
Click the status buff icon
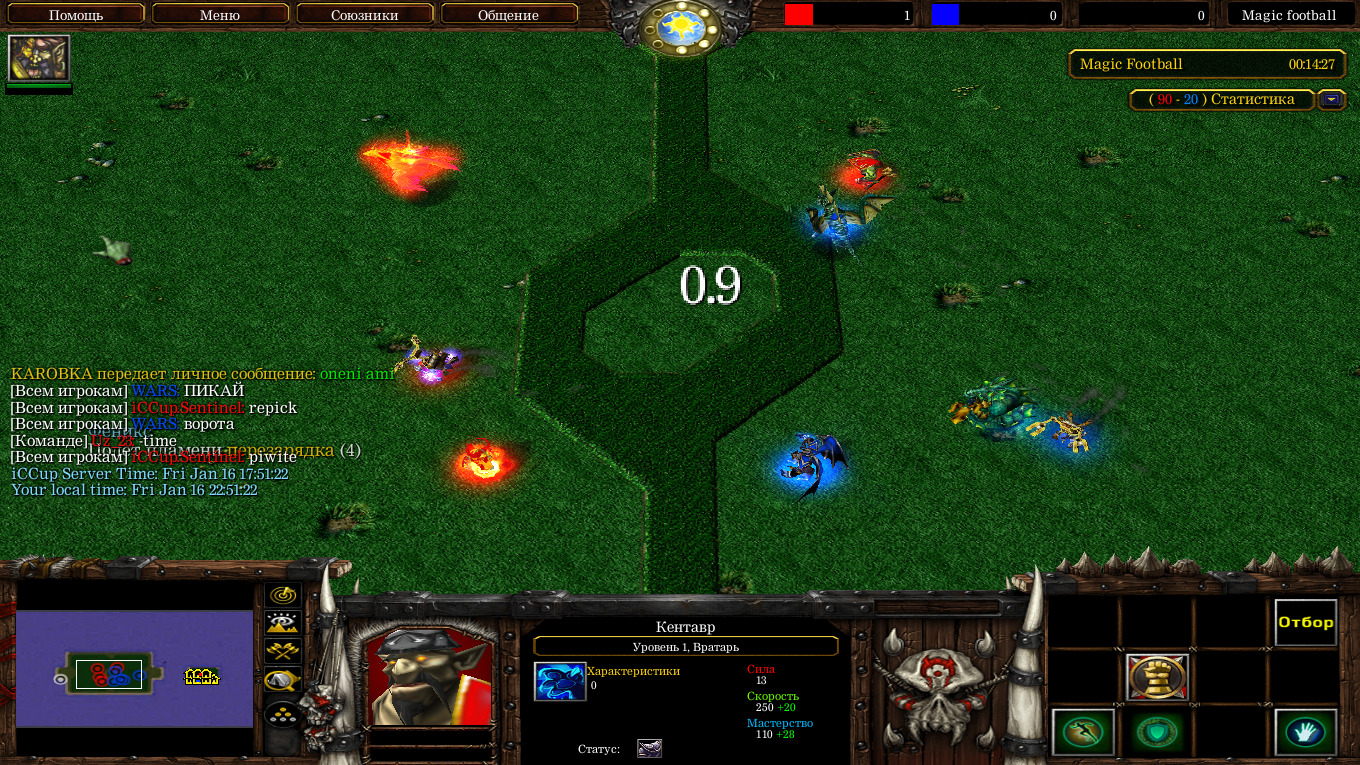click(x=649, y=748)
